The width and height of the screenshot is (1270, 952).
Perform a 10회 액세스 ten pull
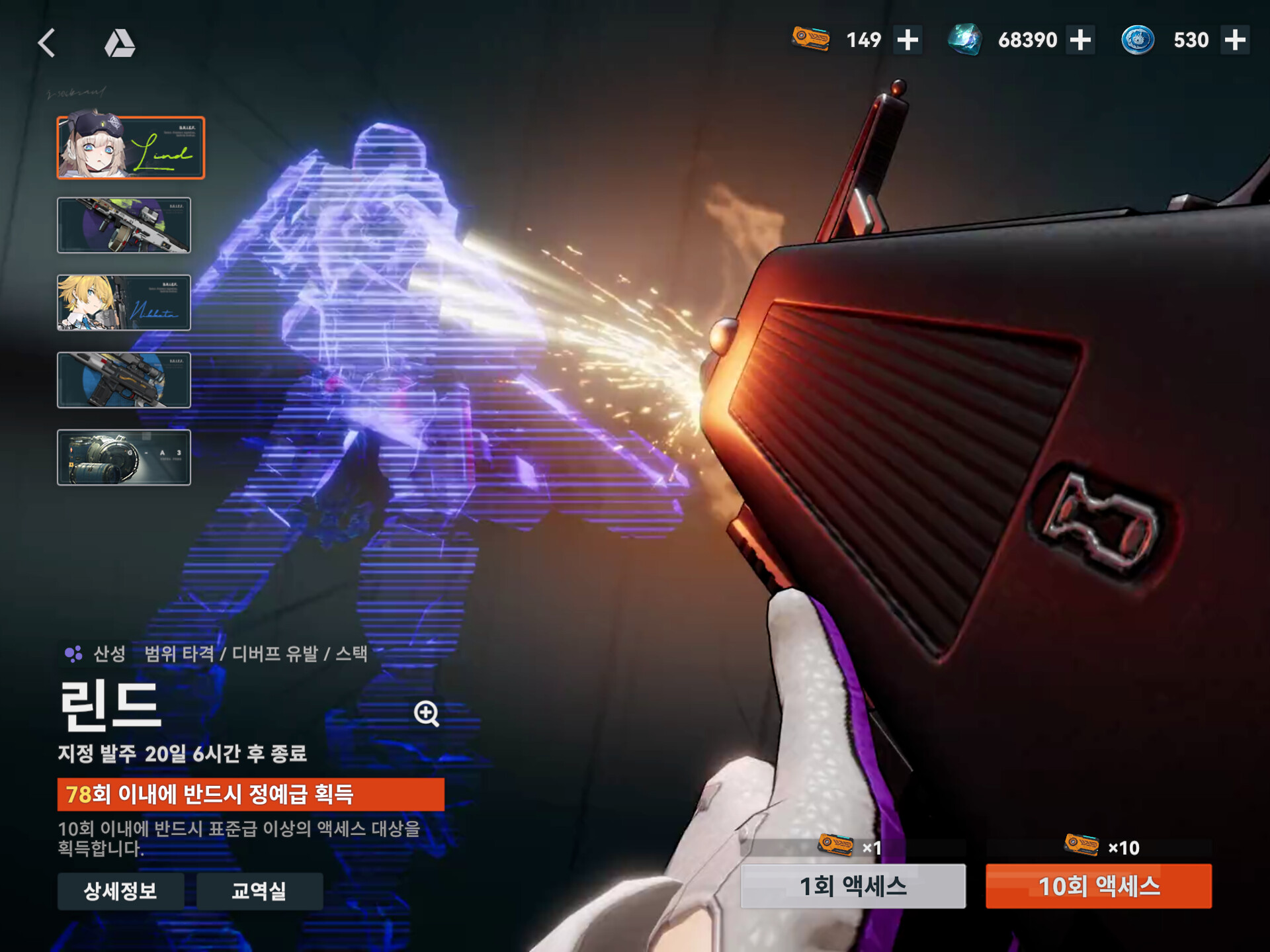coord(1098,886)
